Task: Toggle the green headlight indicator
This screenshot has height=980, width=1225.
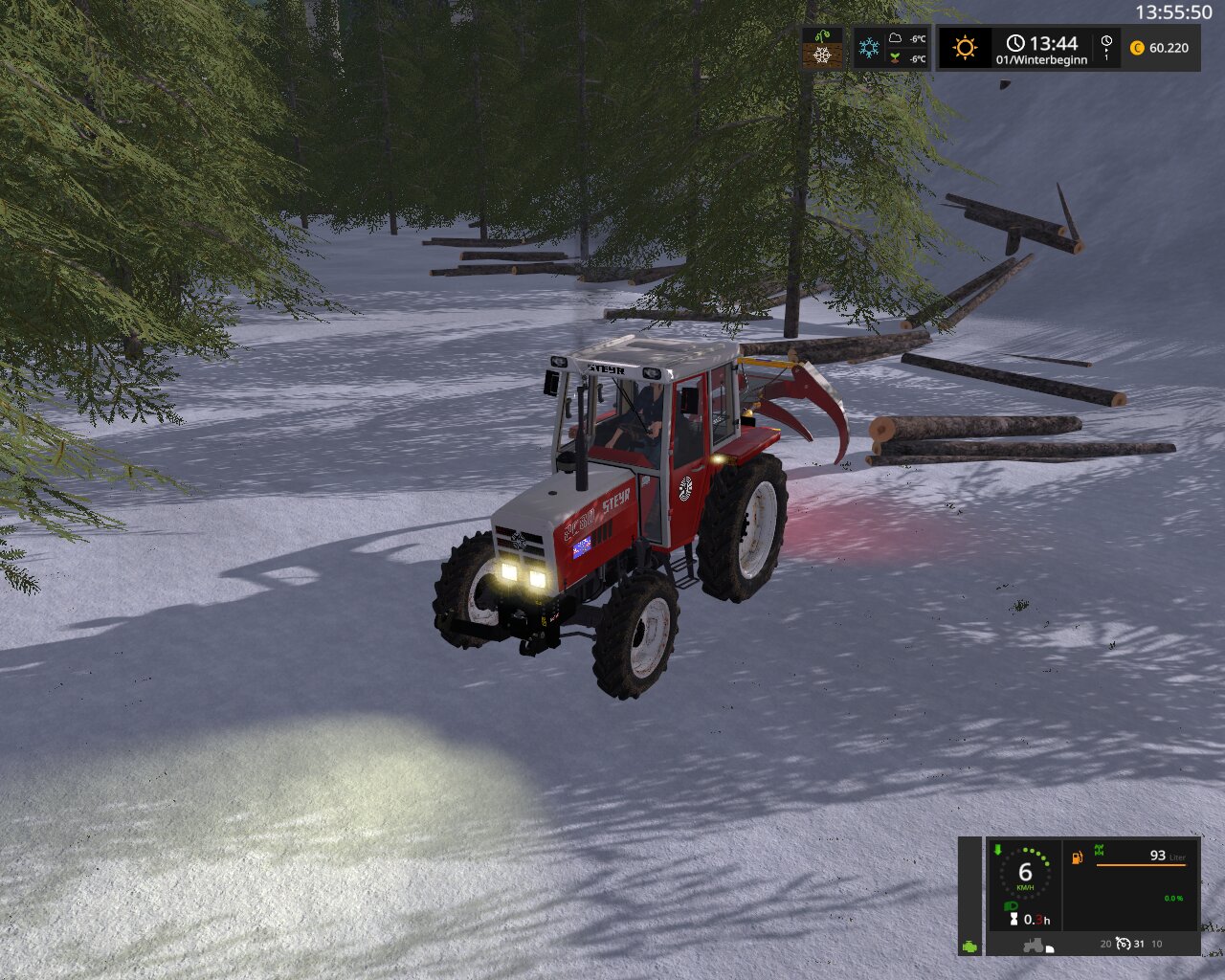Action: 1010,905
